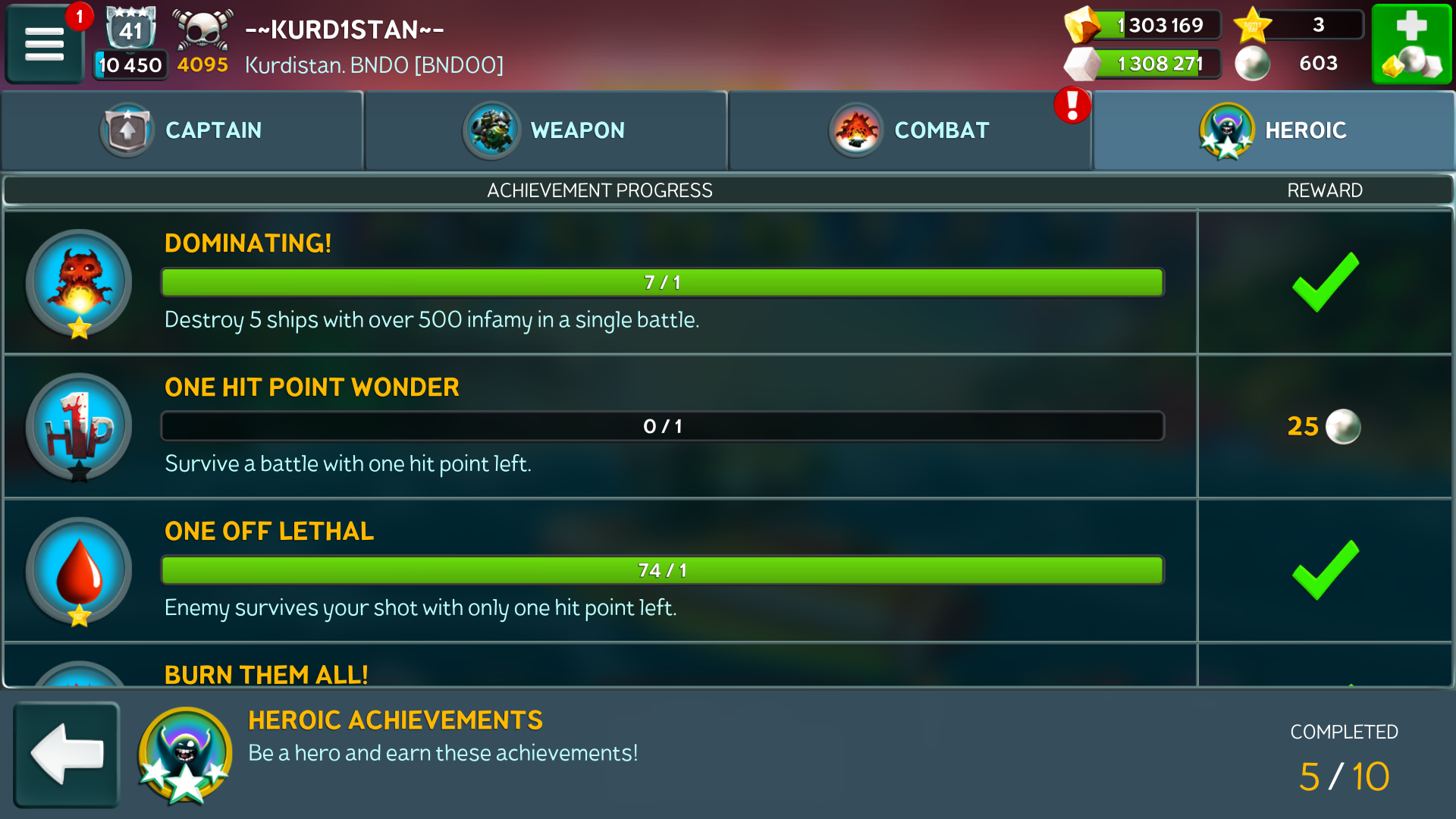
Task: Select the Dominating! achievement row
Action: [599, 282]
